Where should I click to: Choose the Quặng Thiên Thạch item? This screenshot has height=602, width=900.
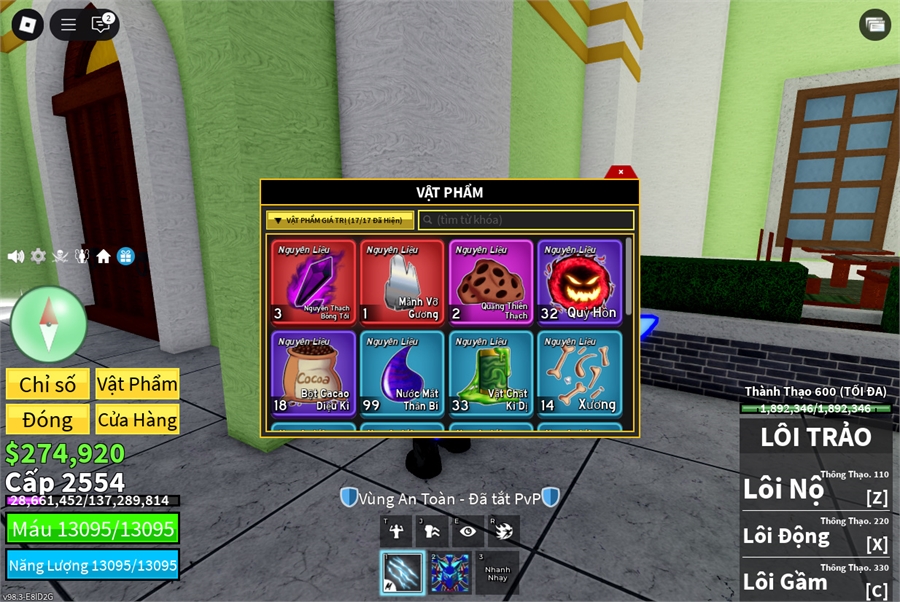[491, 282]
